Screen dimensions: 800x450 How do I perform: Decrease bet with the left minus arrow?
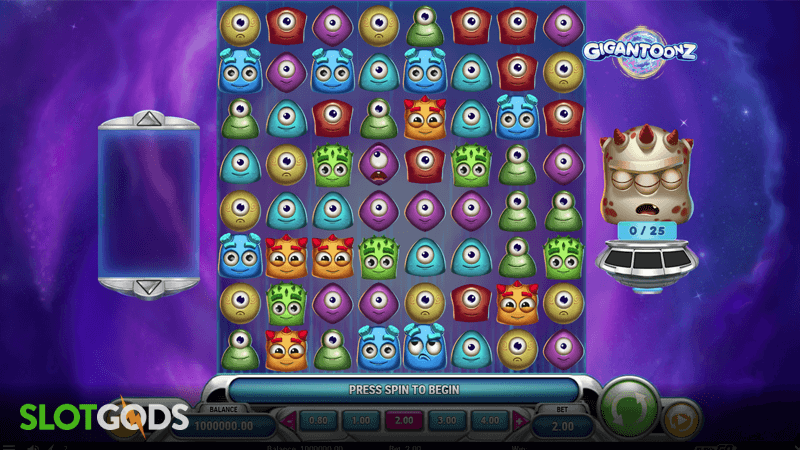click(291, 421)
